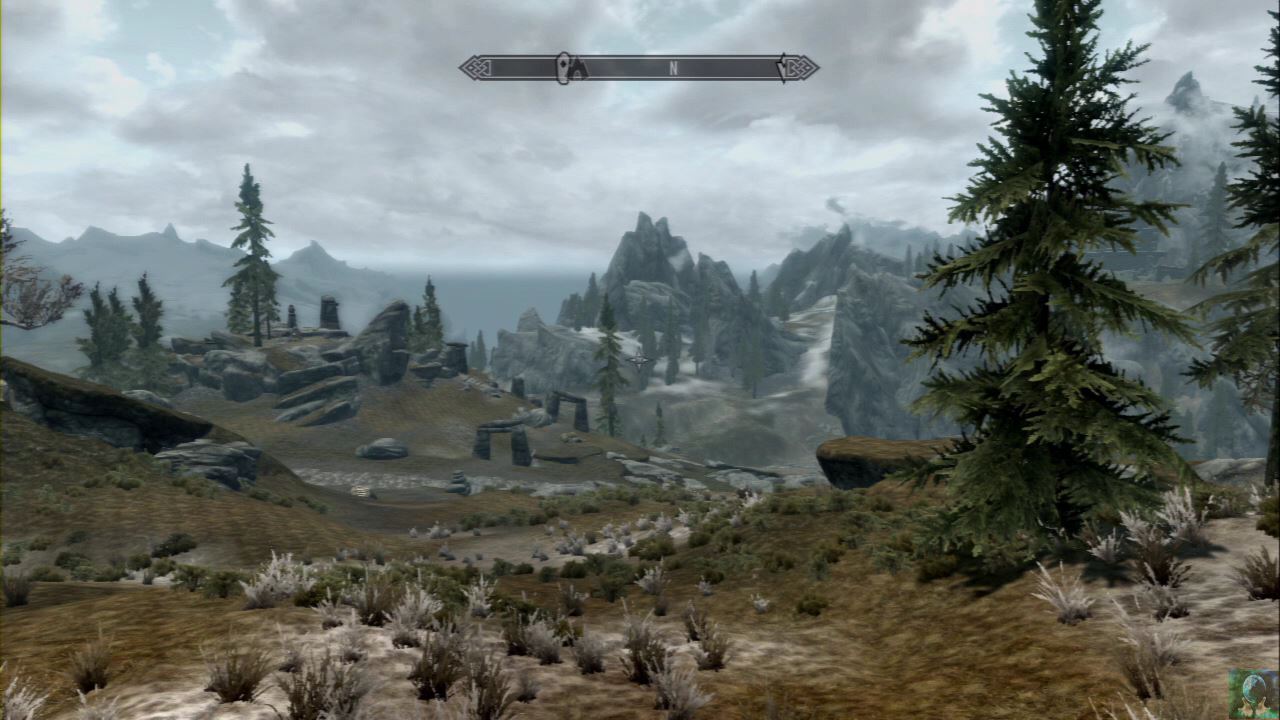Open the globe-in-hands channel logo overlay
1280x720 pixels.
(x=1252, y=694)
